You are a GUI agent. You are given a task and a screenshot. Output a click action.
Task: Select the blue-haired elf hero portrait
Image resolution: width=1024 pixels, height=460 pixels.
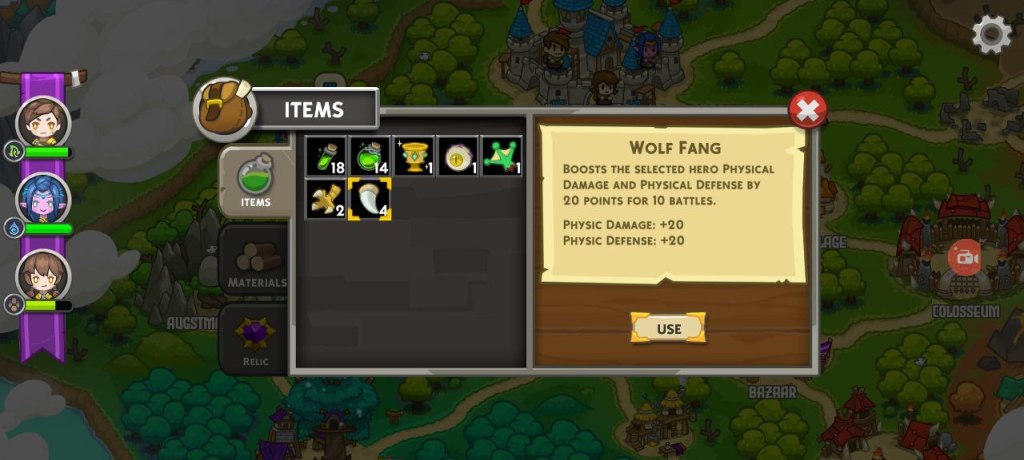44,199
